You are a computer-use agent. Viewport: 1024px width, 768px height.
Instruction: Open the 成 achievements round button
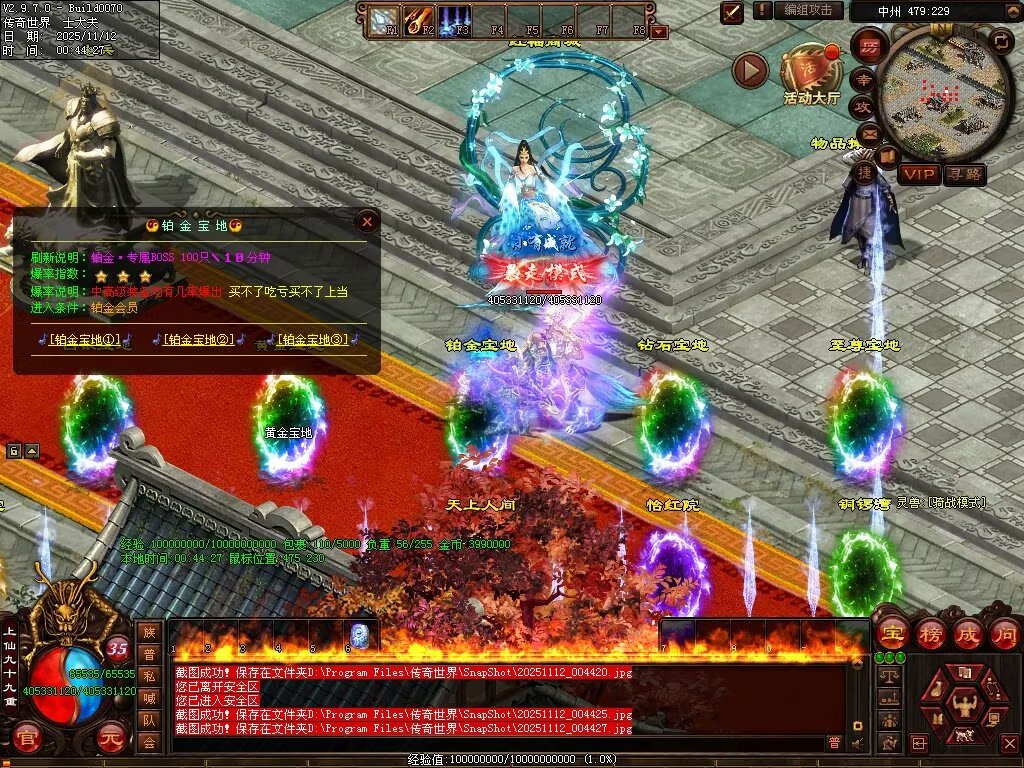[968, 633]
